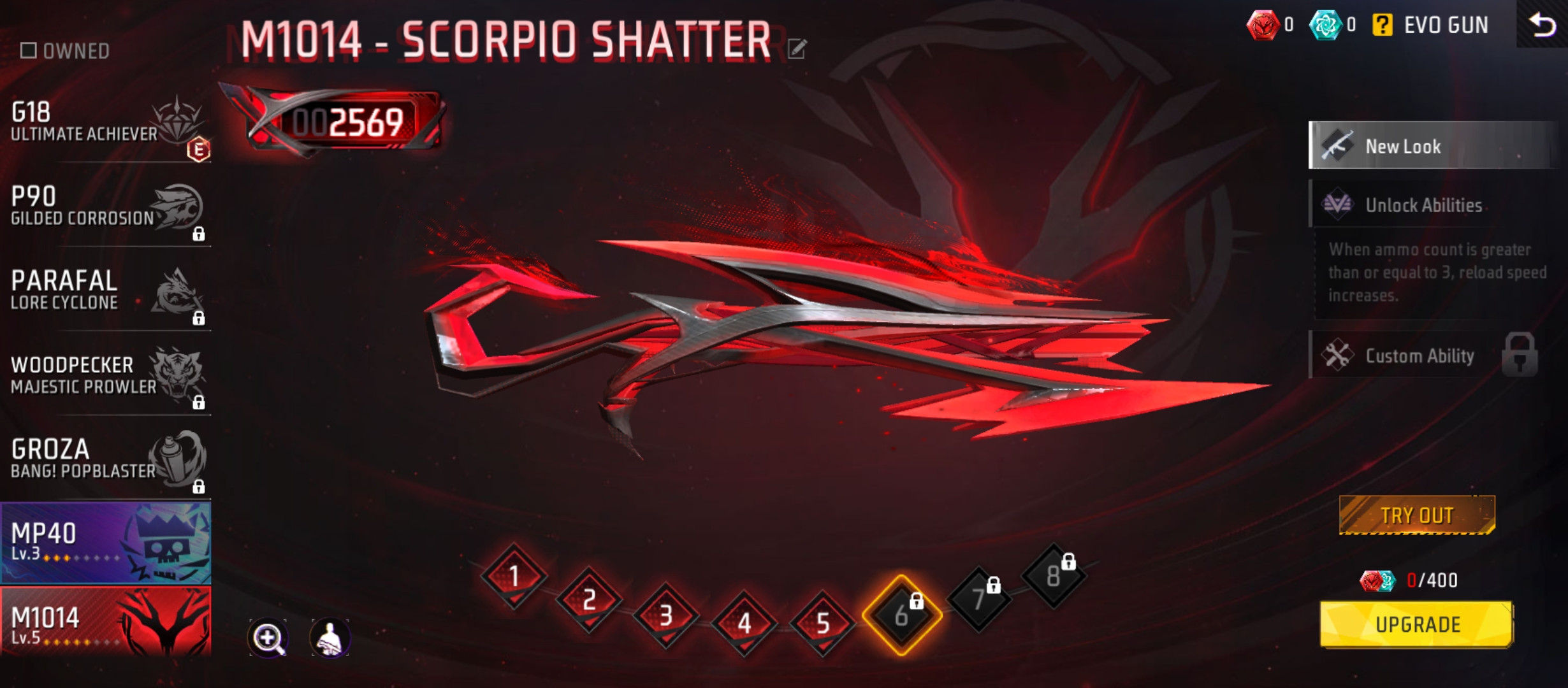Viewport: 1568px width, 688px height.
Task: Switch to the MP40 Lv.3 evo gun
Action: click(106, 543)
